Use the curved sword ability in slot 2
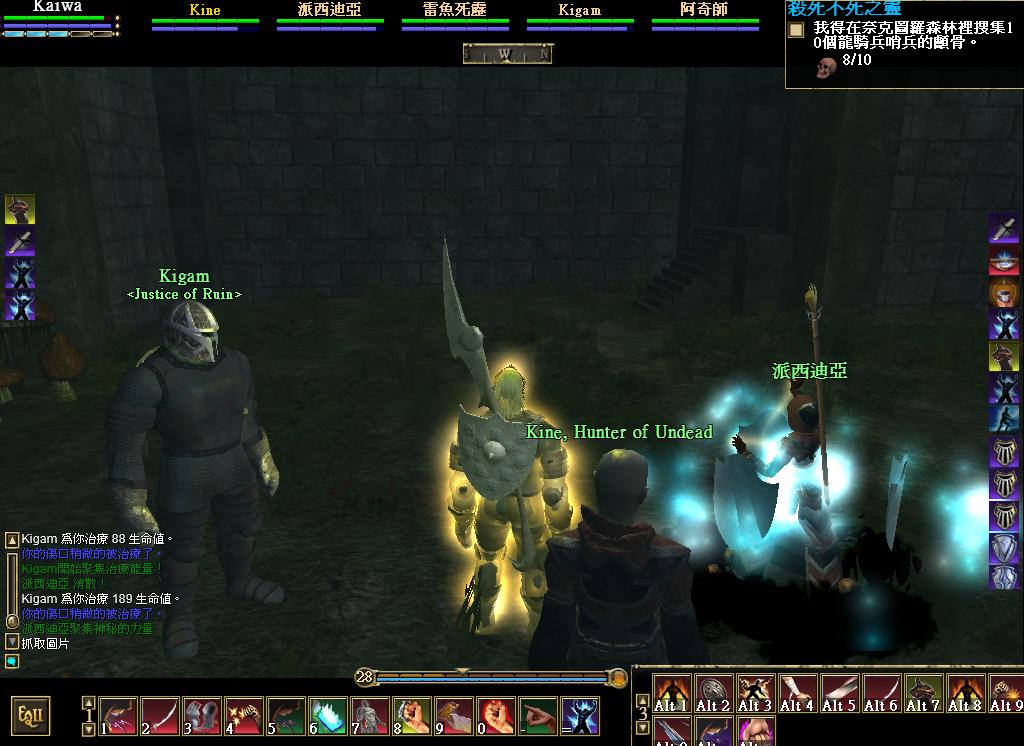Viewport: 1024px width, 746px height. [160, 716]
